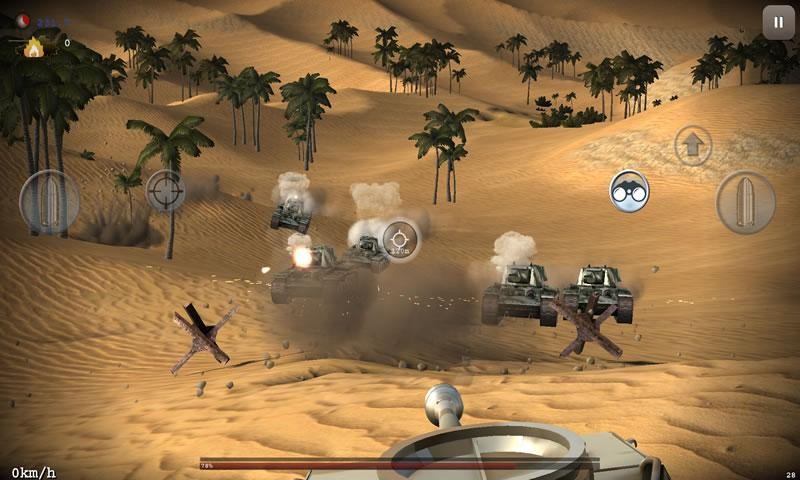Viewport: 800px width, 480px height.
Task: Pause the game
Action: 778,22
